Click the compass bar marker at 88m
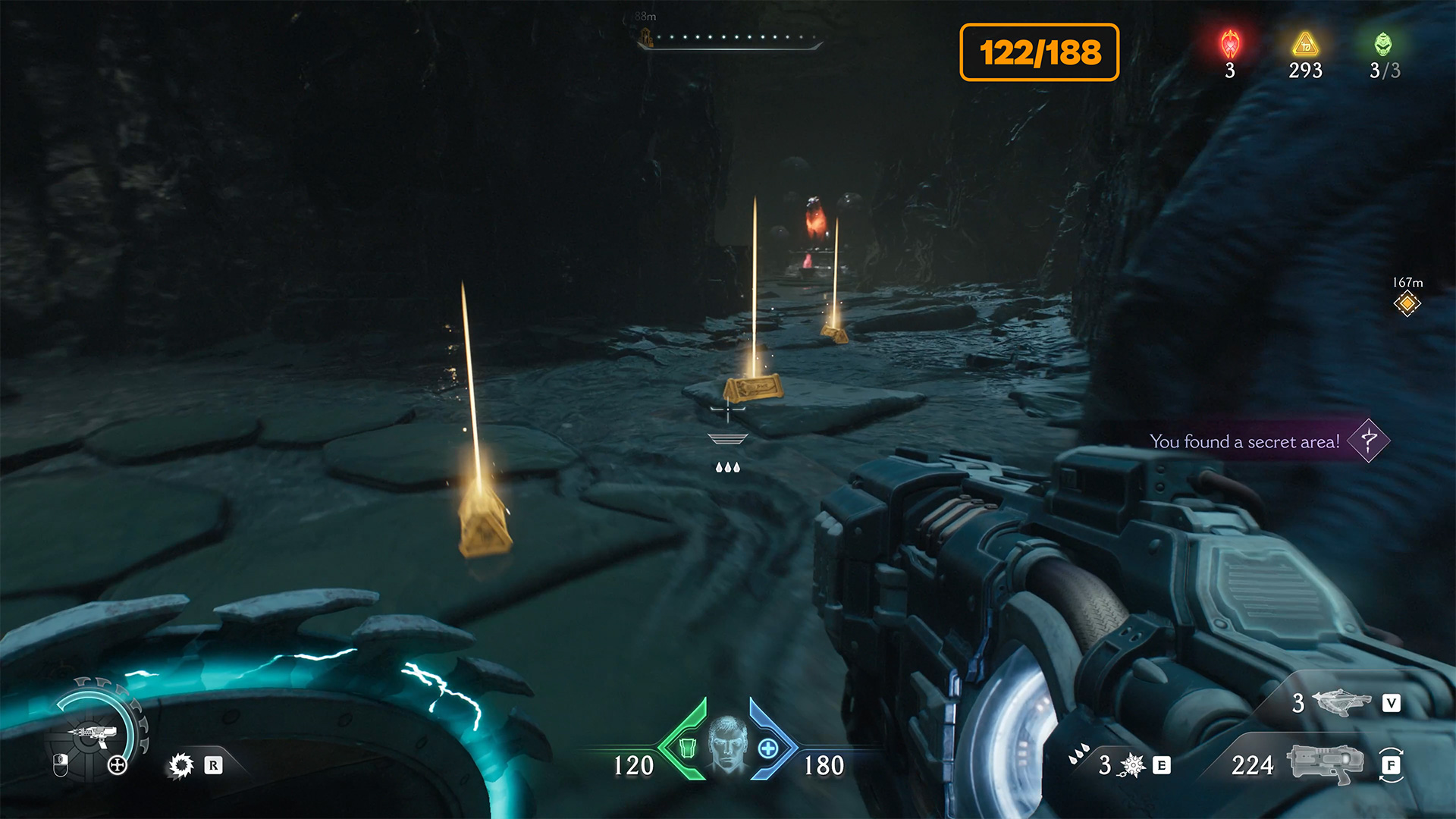Image resolution: width=1456 pixels, height=819 pixels. pos(646,37)
